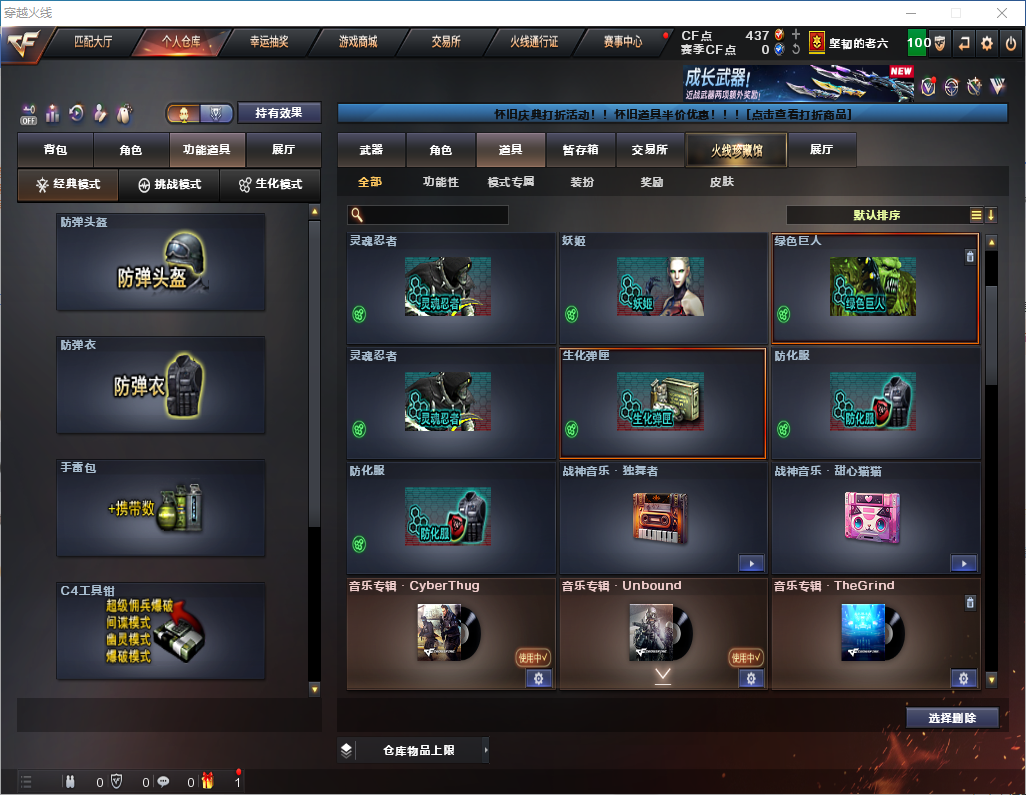Select the 背包 tab on left panel
Viewport: 1026px width, 795px height.
[55, 150]
